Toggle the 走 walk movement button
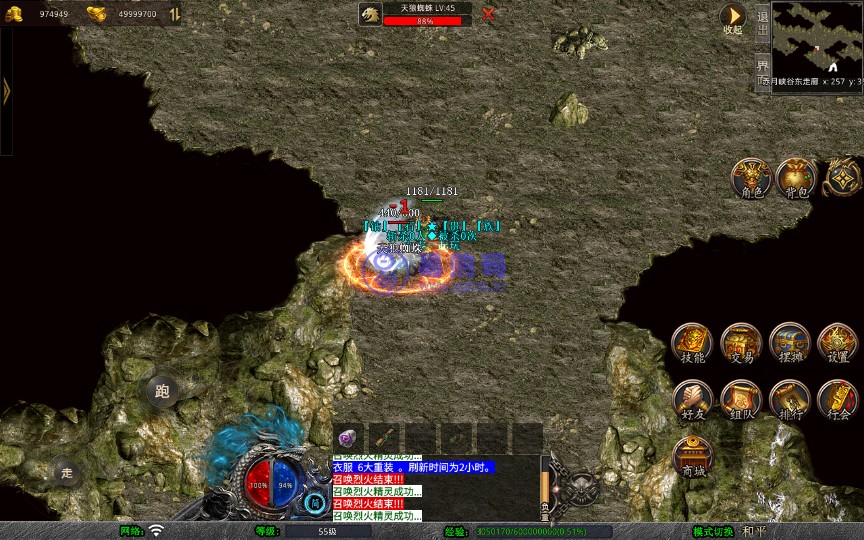 [66, 472]
